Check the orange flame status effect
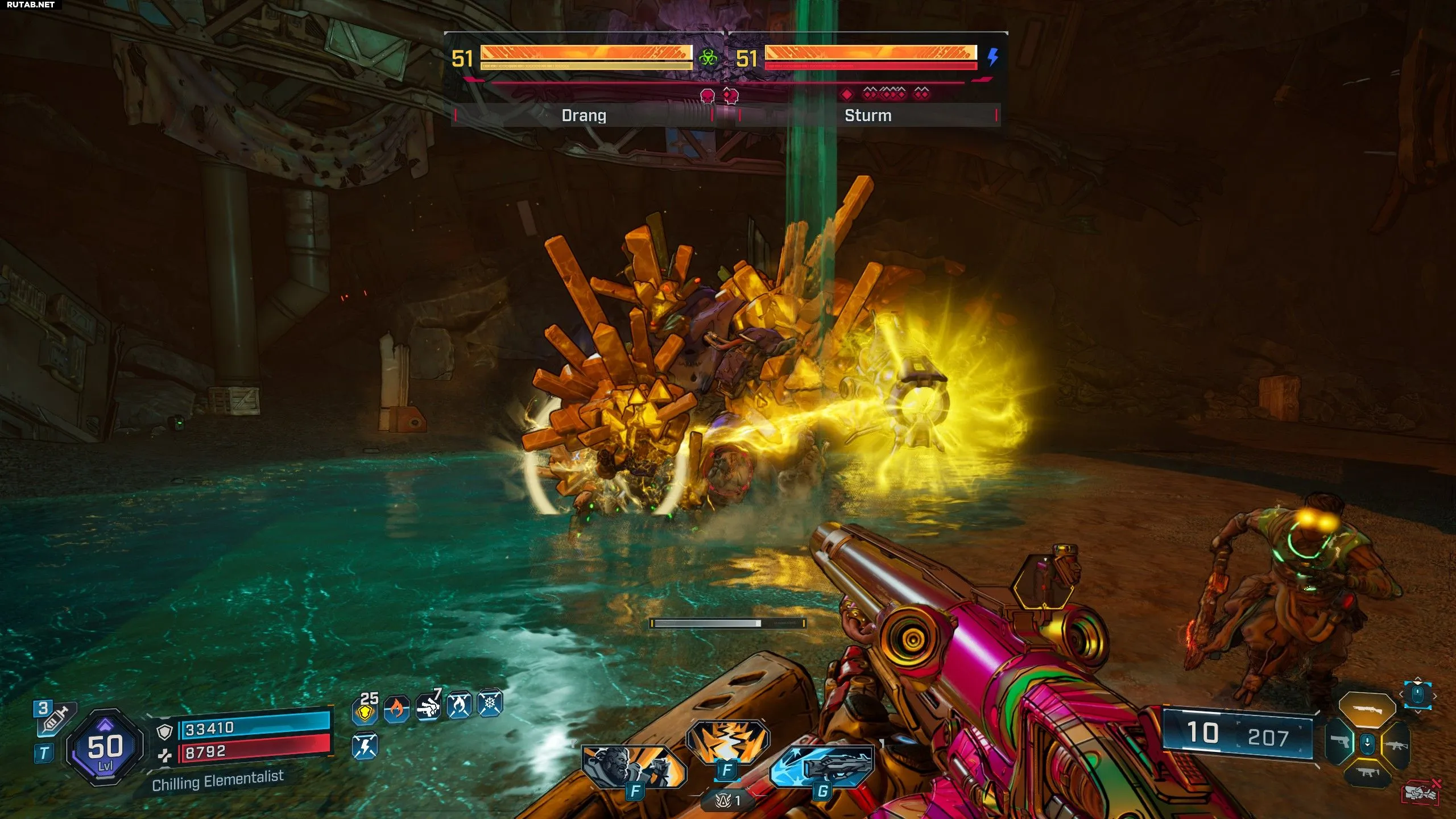Image resolution: width=1456 pixels, height=819 pixels. tap(396, 709)
